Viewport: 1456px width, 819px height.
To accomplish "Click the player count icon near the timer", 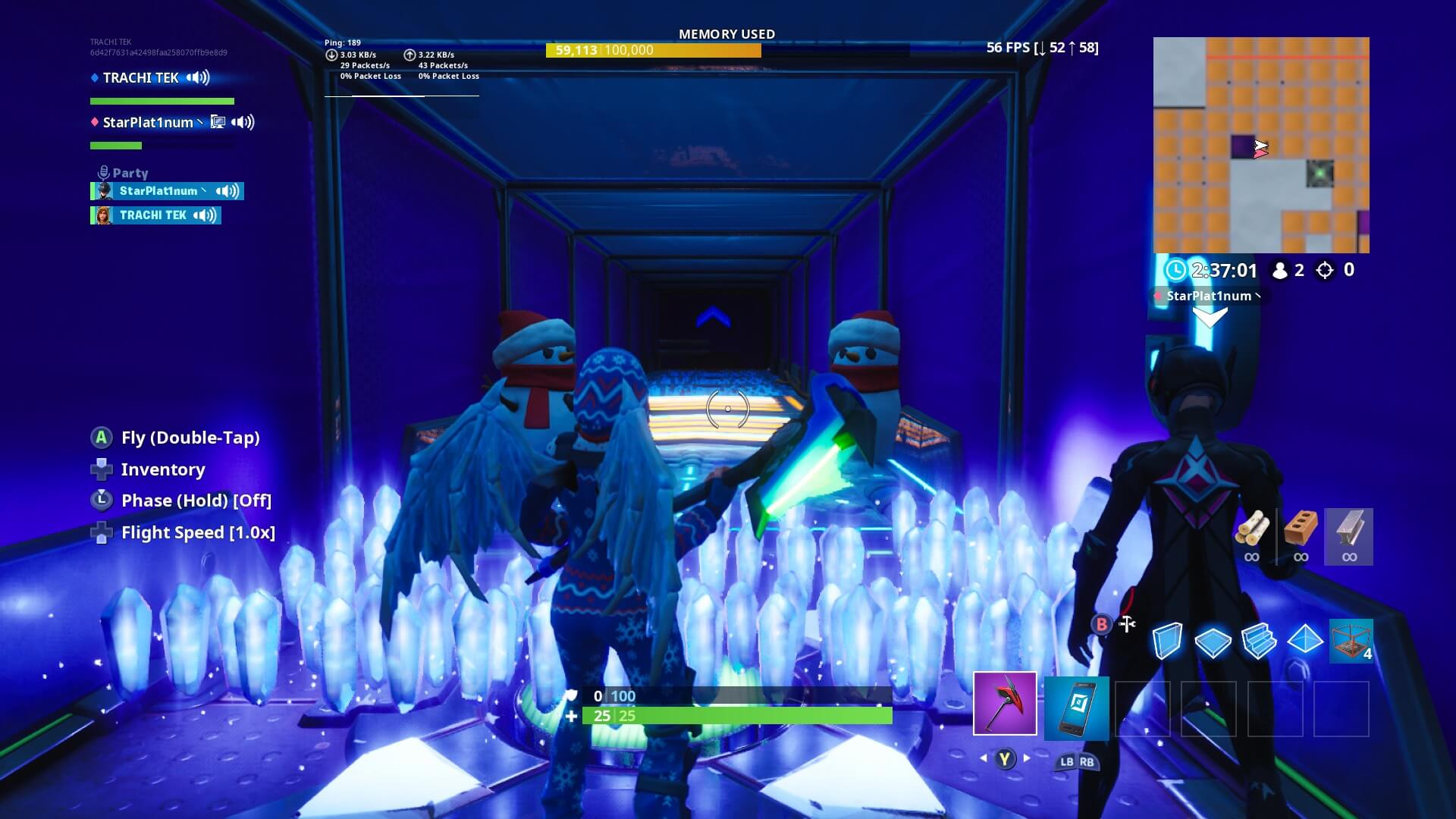I will 1282,271.
